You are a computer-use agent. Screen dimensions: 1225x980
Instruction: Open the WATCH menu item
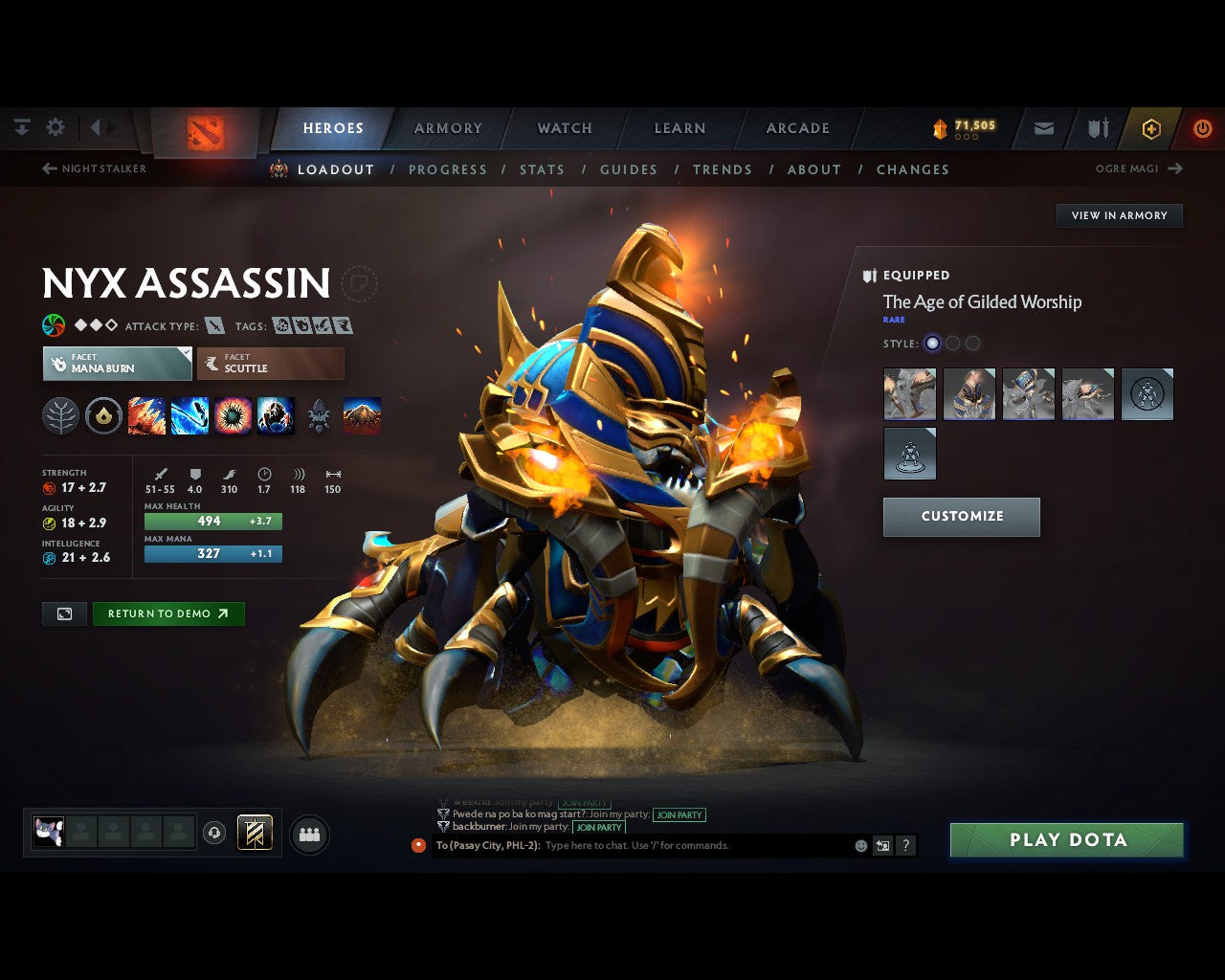tap(564, 127)
